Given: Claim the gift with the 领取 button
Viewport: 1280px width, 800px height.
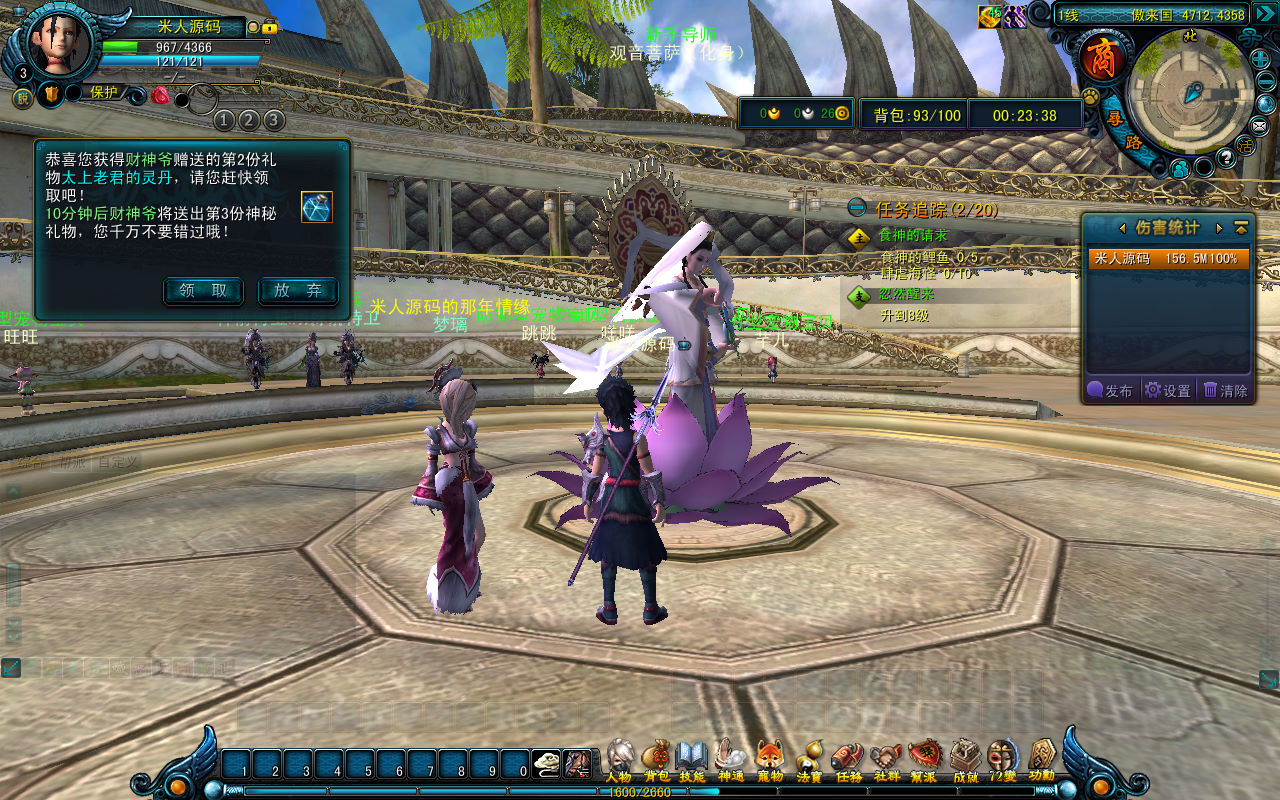Looking at the screenshot, I should (203, 291).
